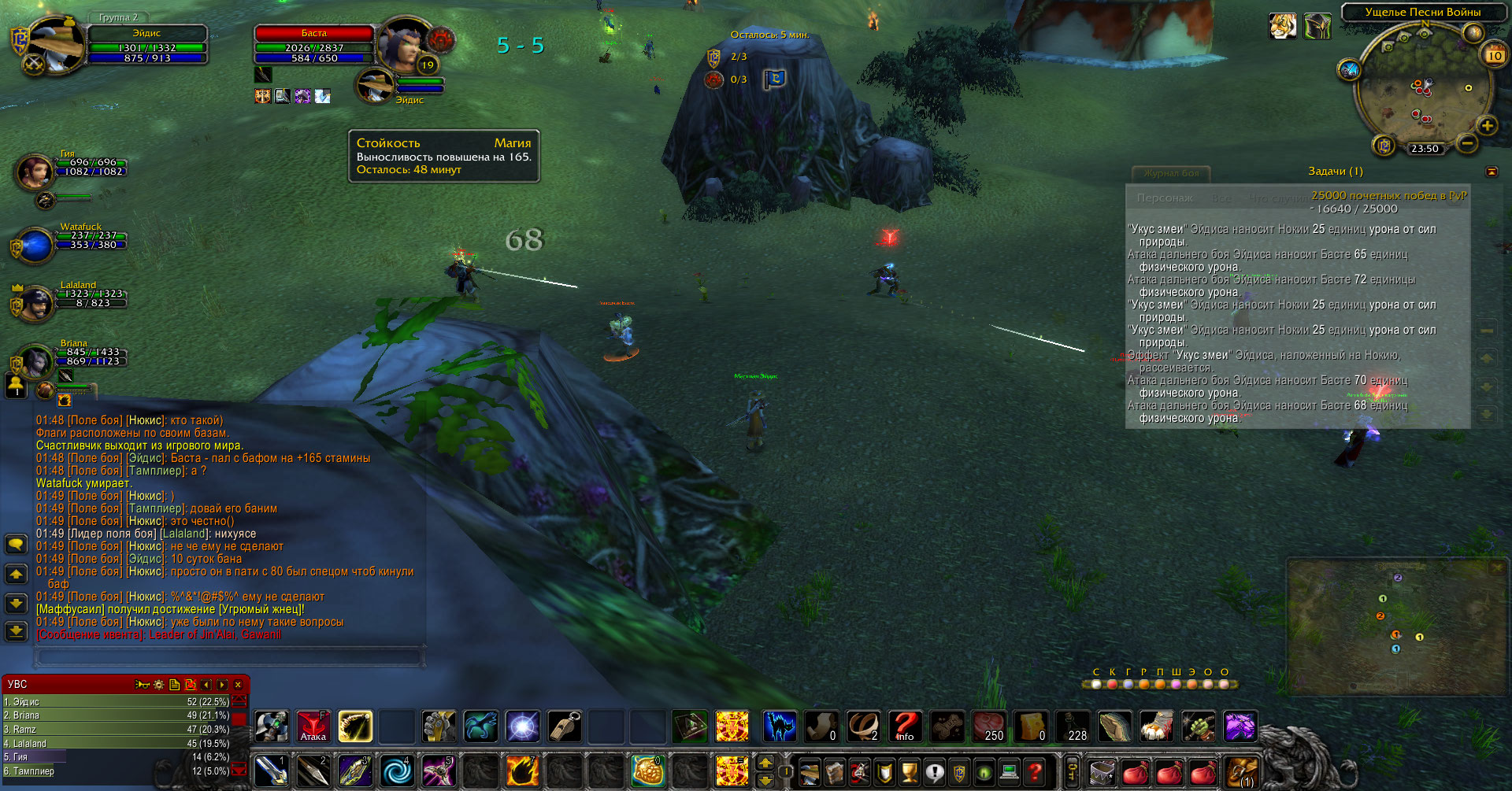Screen dimensions: 1512x791
Task: Switch to the Журнал боя tab
Action: click(1171, 173)
